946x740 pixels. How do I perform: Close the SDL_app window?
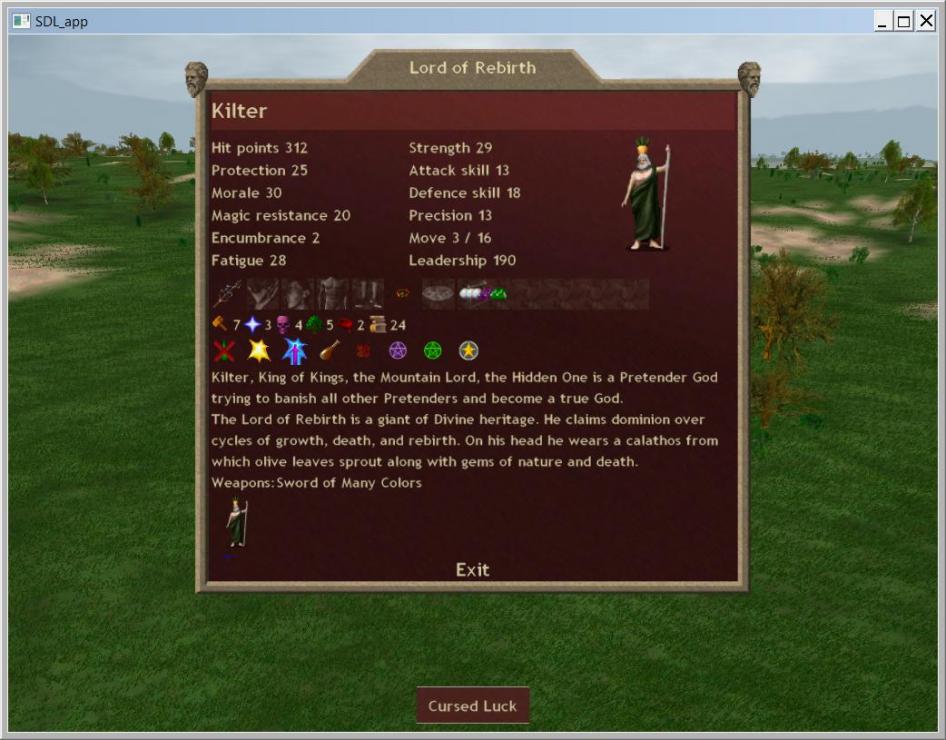tap(925, 21)
